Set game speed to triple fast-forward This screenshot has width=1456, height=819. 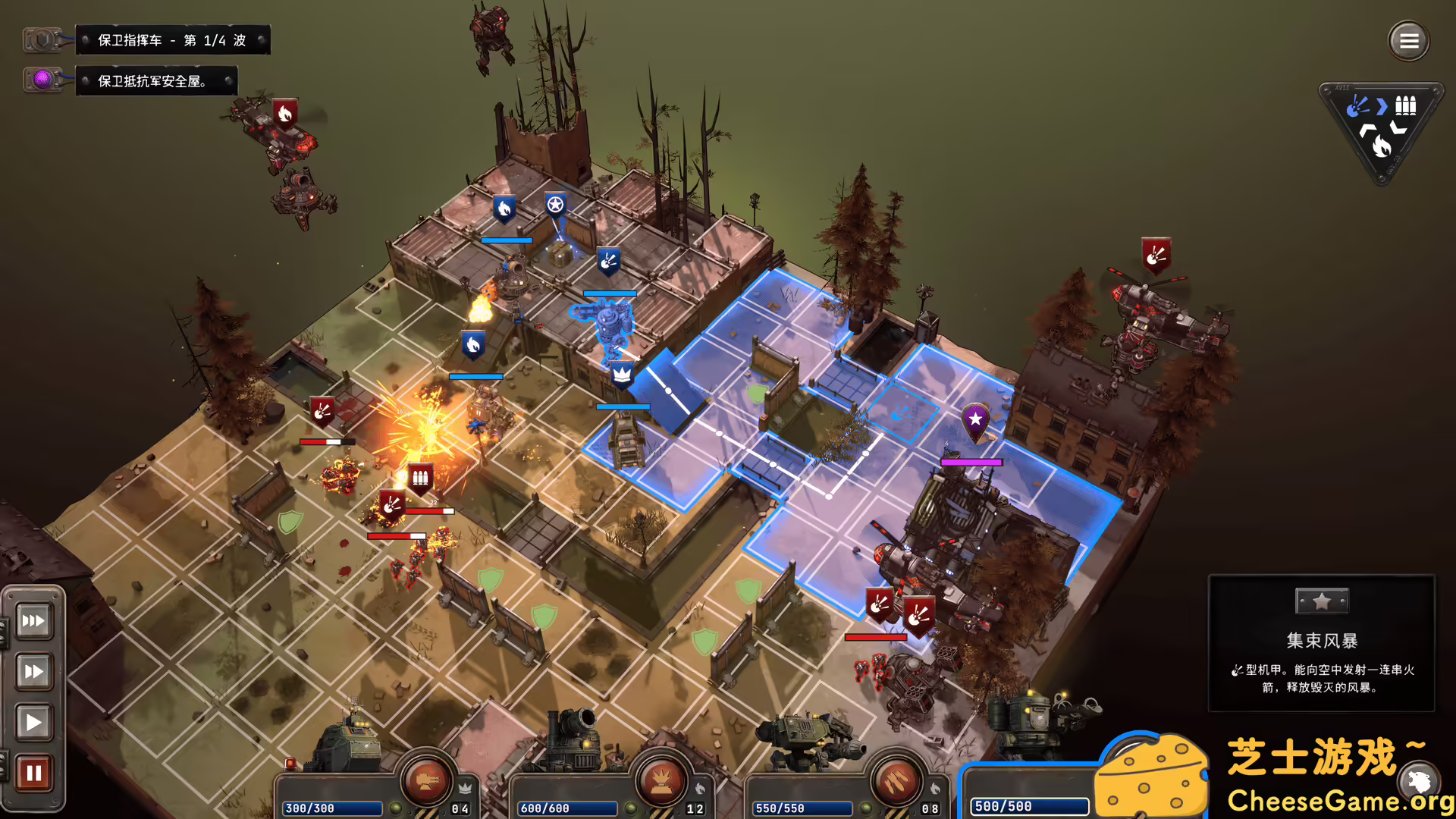pos(33,621)
